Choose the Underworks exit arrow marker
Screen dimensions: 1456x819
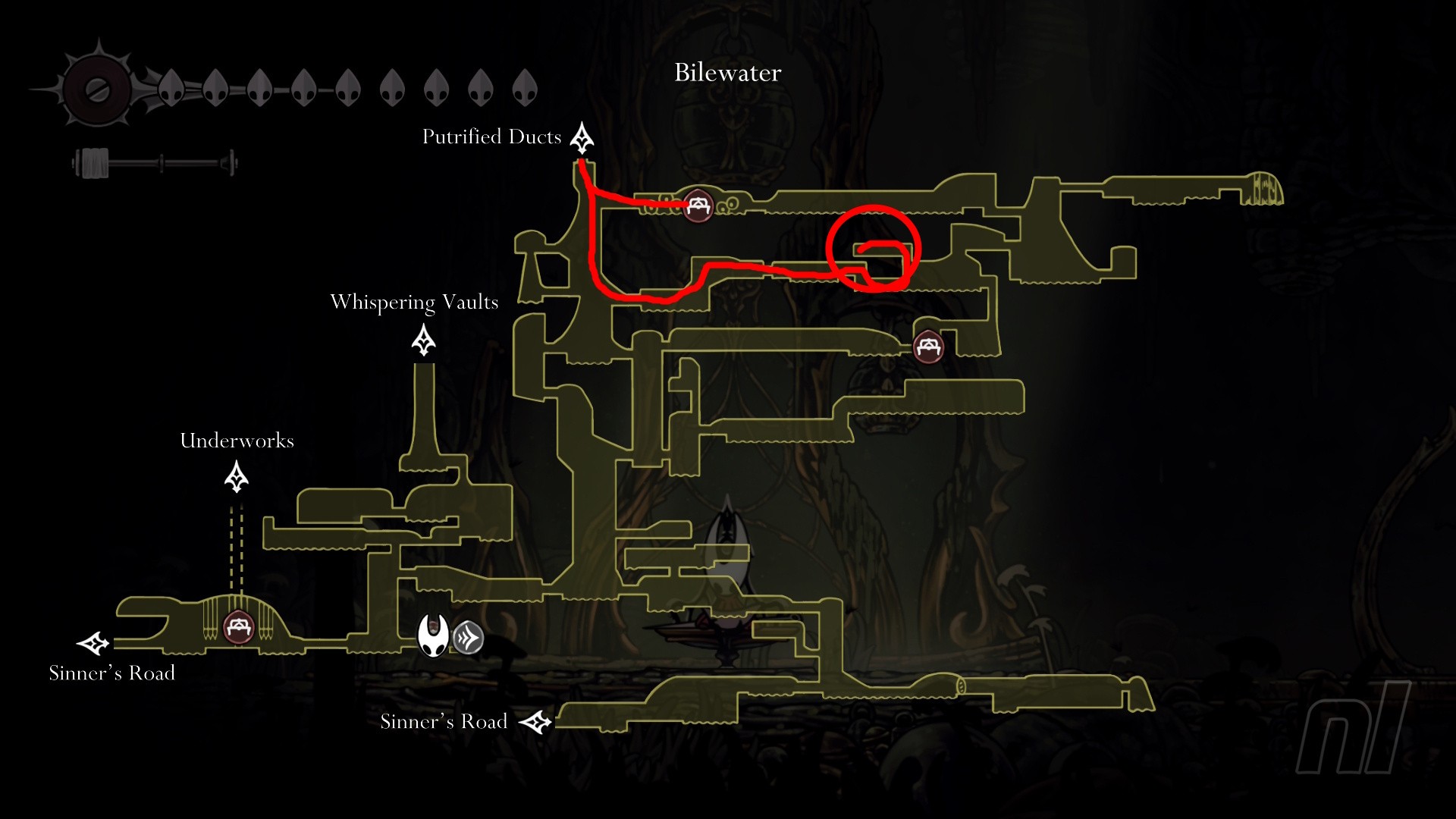[x=237, y=478]
